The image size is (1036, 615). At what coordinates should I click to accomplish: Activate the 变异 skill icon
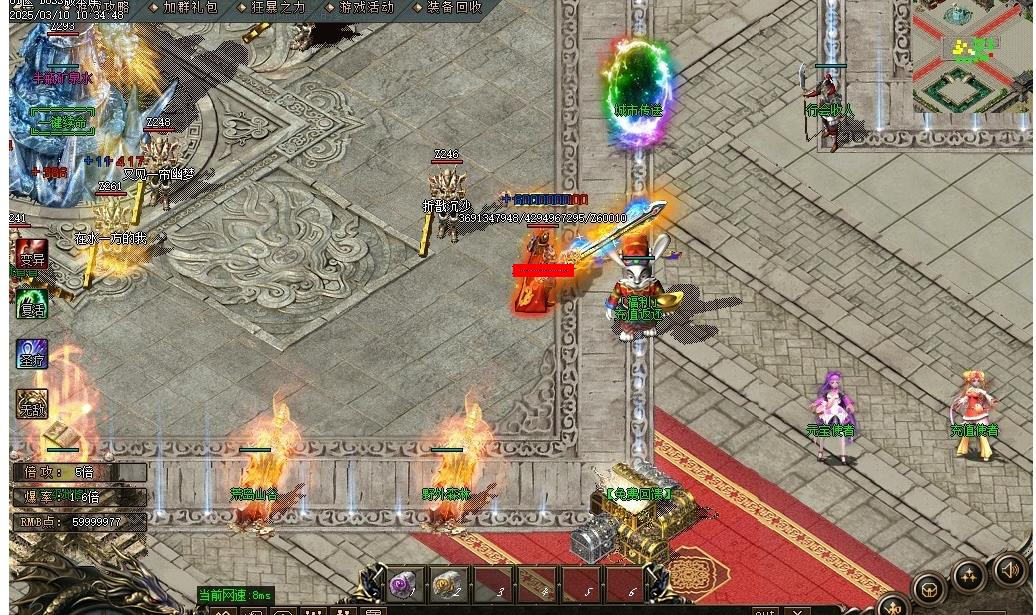[32, 254]
